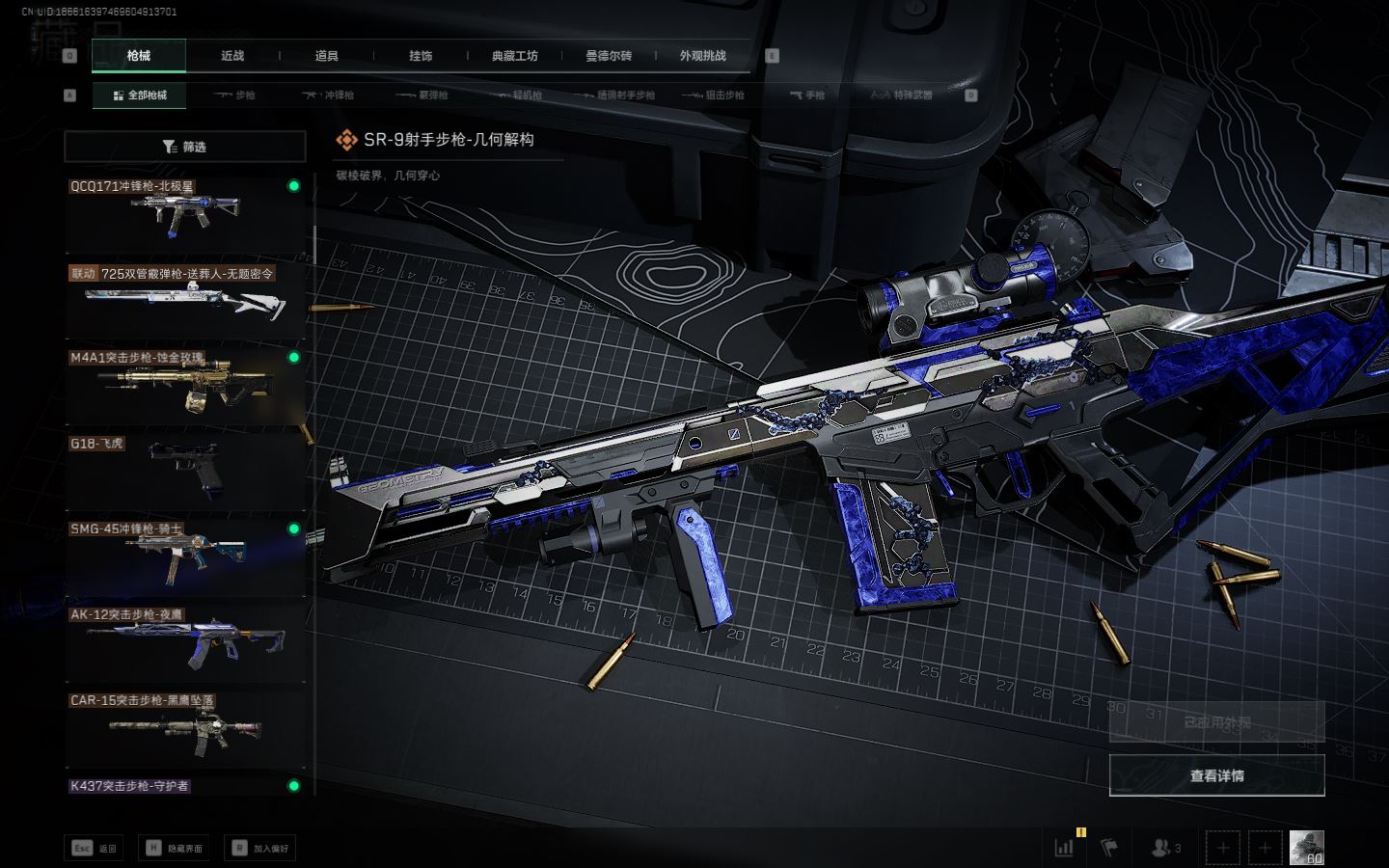
Task: Click the 查看详情 view details button
Action: (x=1216, y=775)
